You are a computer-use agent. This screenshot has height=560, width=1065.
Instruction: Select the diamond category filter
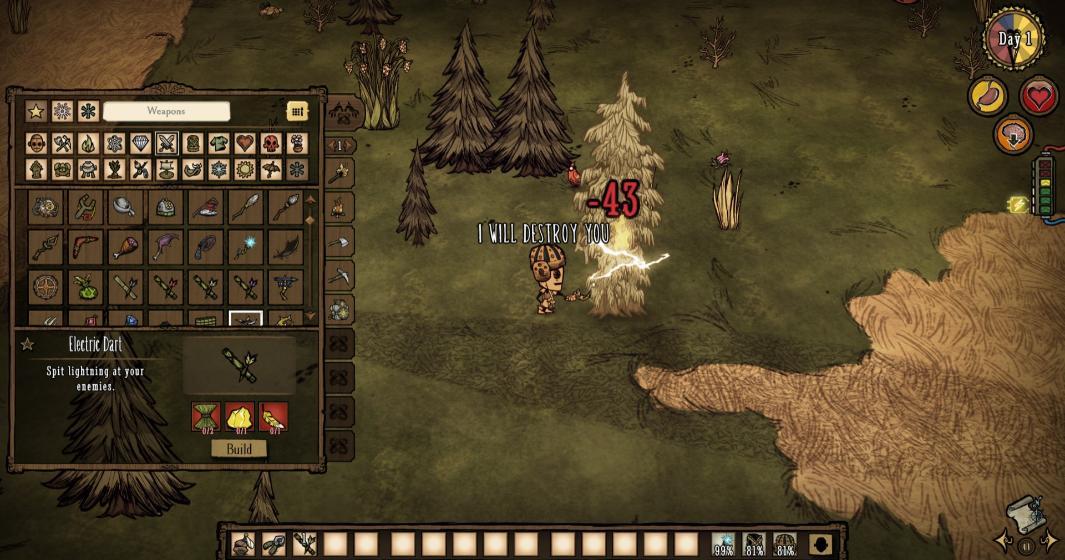(x=140, y=144)
